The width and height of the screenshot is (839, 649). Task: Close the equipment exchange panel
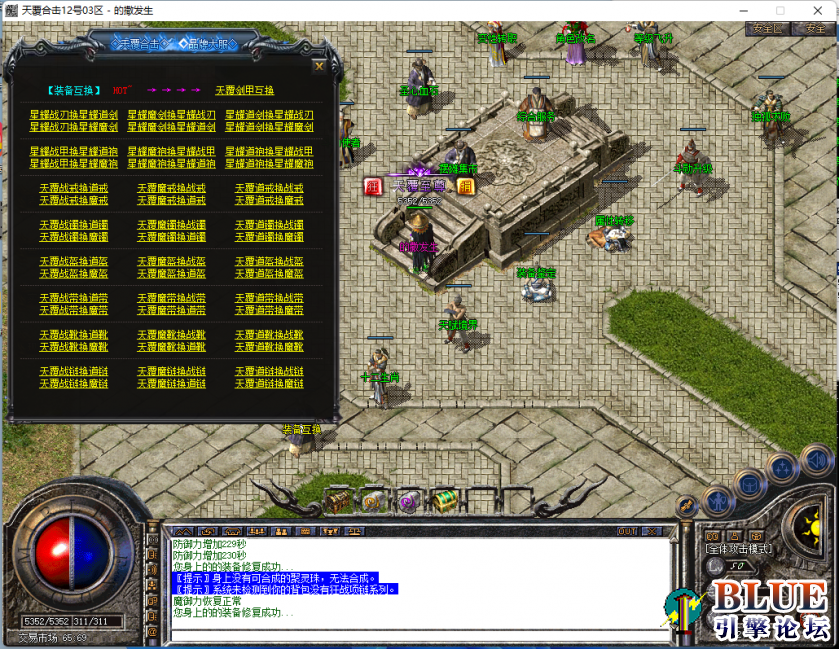319,67
